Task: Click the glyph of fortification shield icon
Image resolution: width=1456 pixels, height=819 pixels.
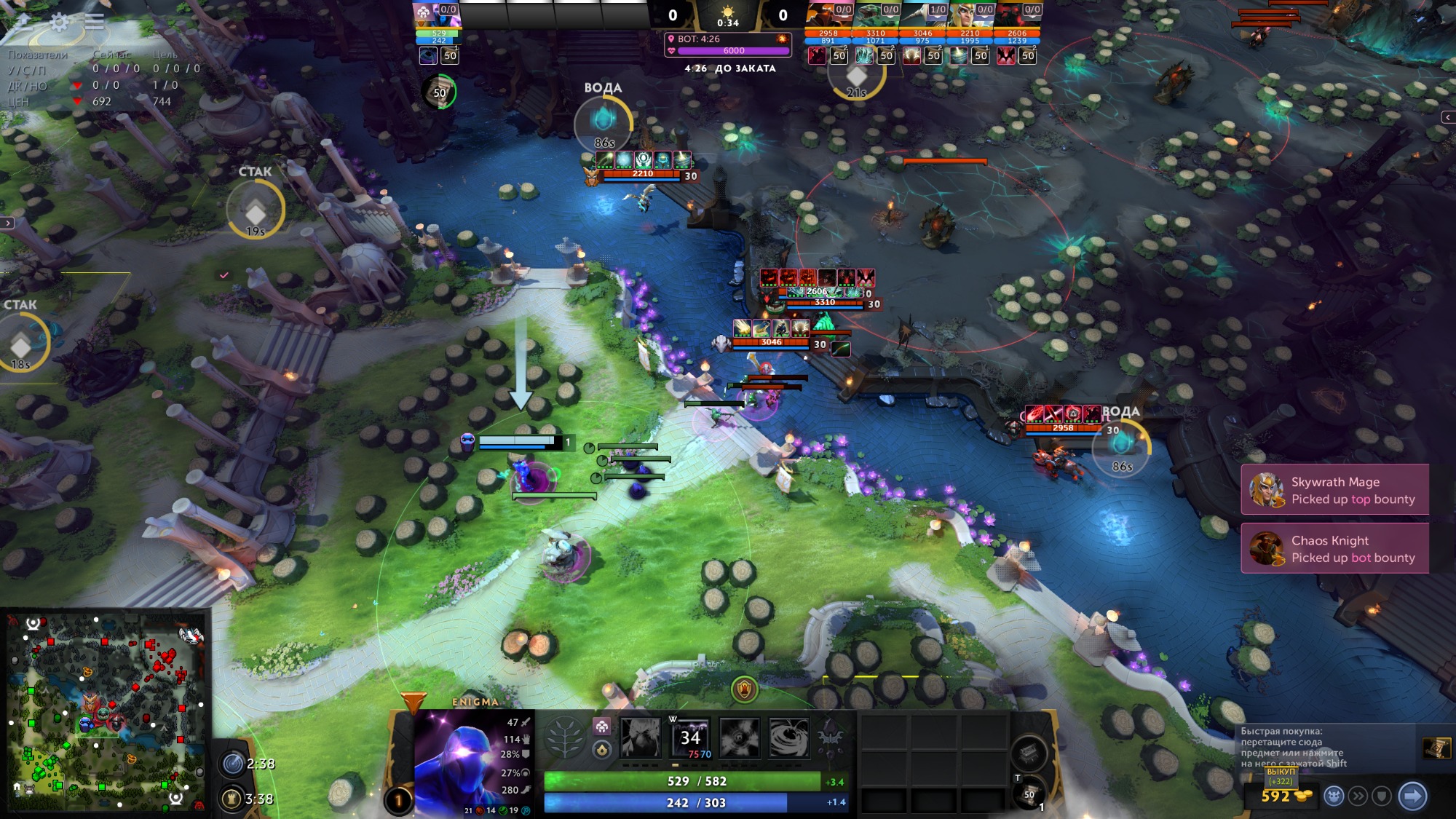Action: [744, 688]
